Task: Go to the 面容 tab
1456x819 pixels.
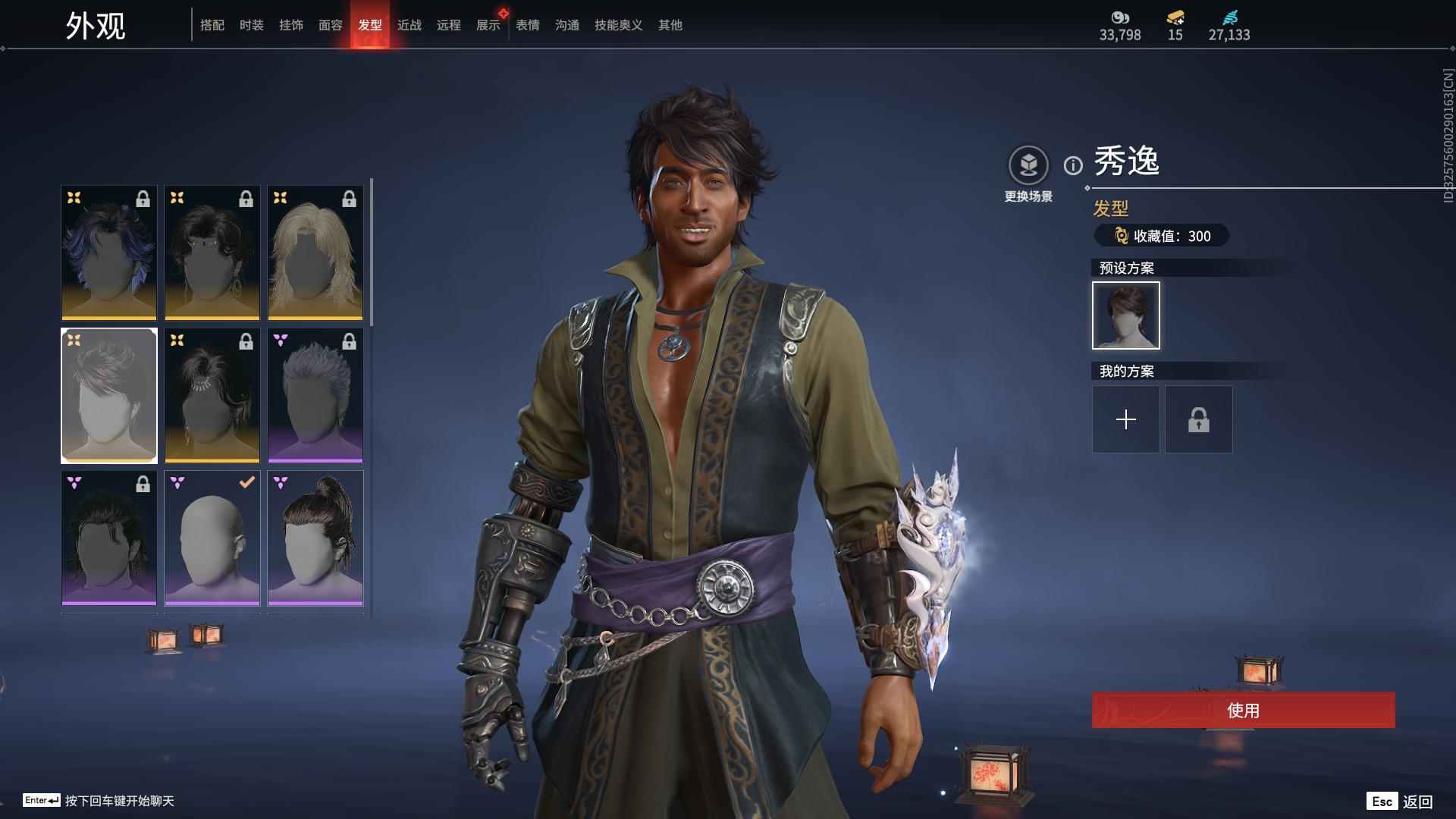Action: [x=331, y=25]
